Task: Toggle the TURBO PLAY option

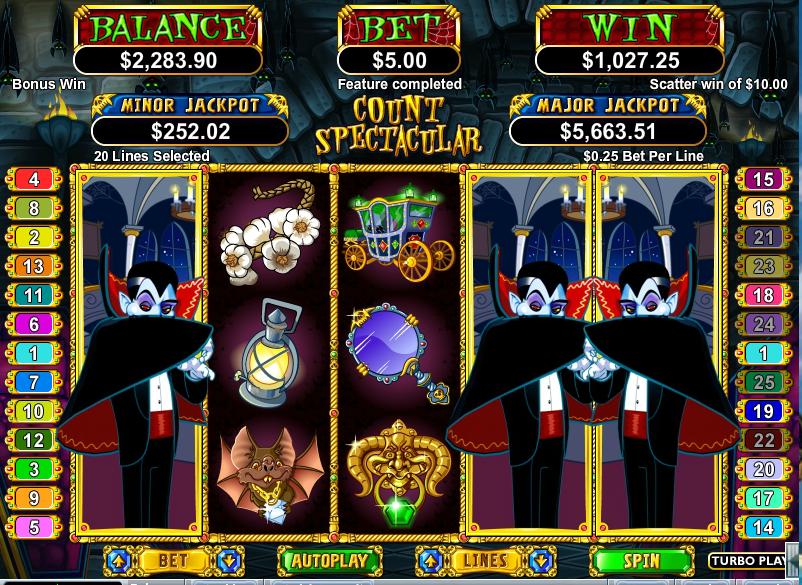Action: [748, 561]
